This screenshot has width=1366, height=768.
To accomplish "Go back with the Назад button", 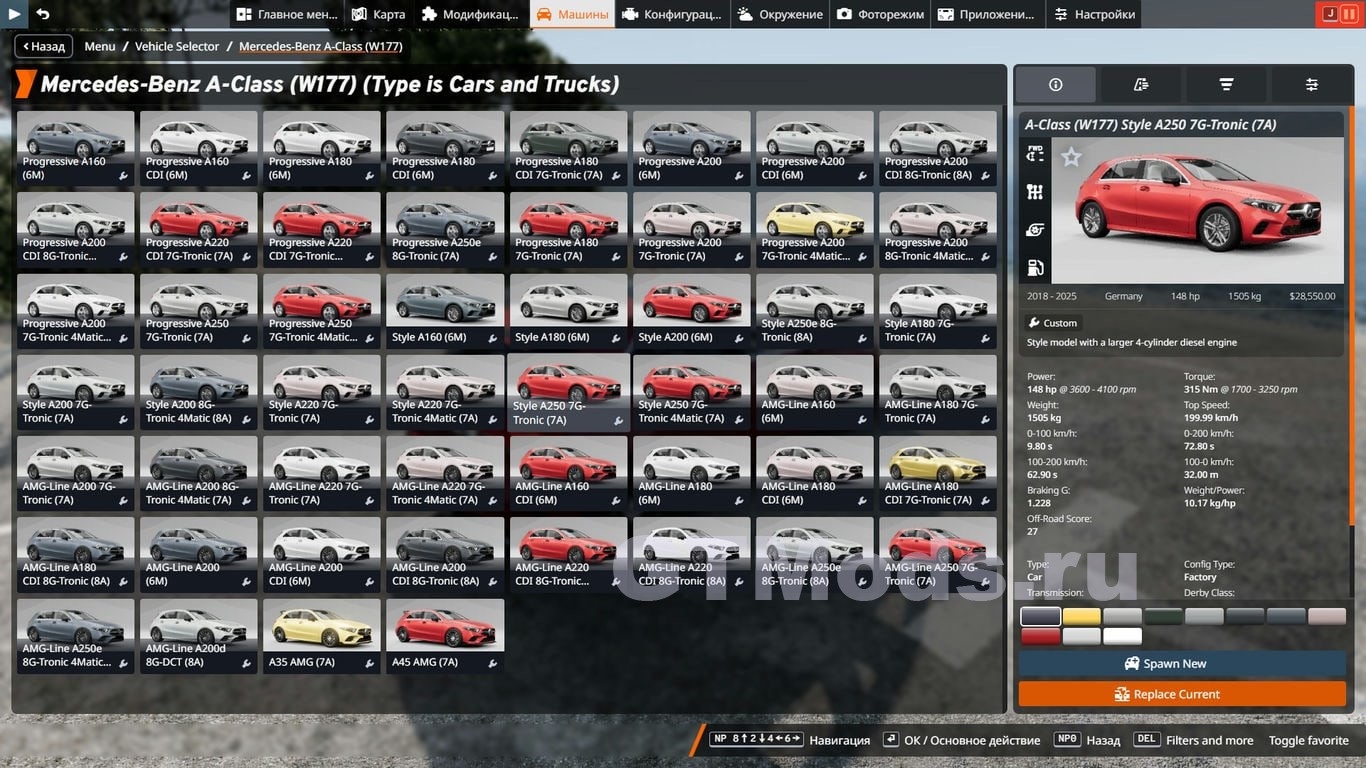I will [x=42, y=46].
